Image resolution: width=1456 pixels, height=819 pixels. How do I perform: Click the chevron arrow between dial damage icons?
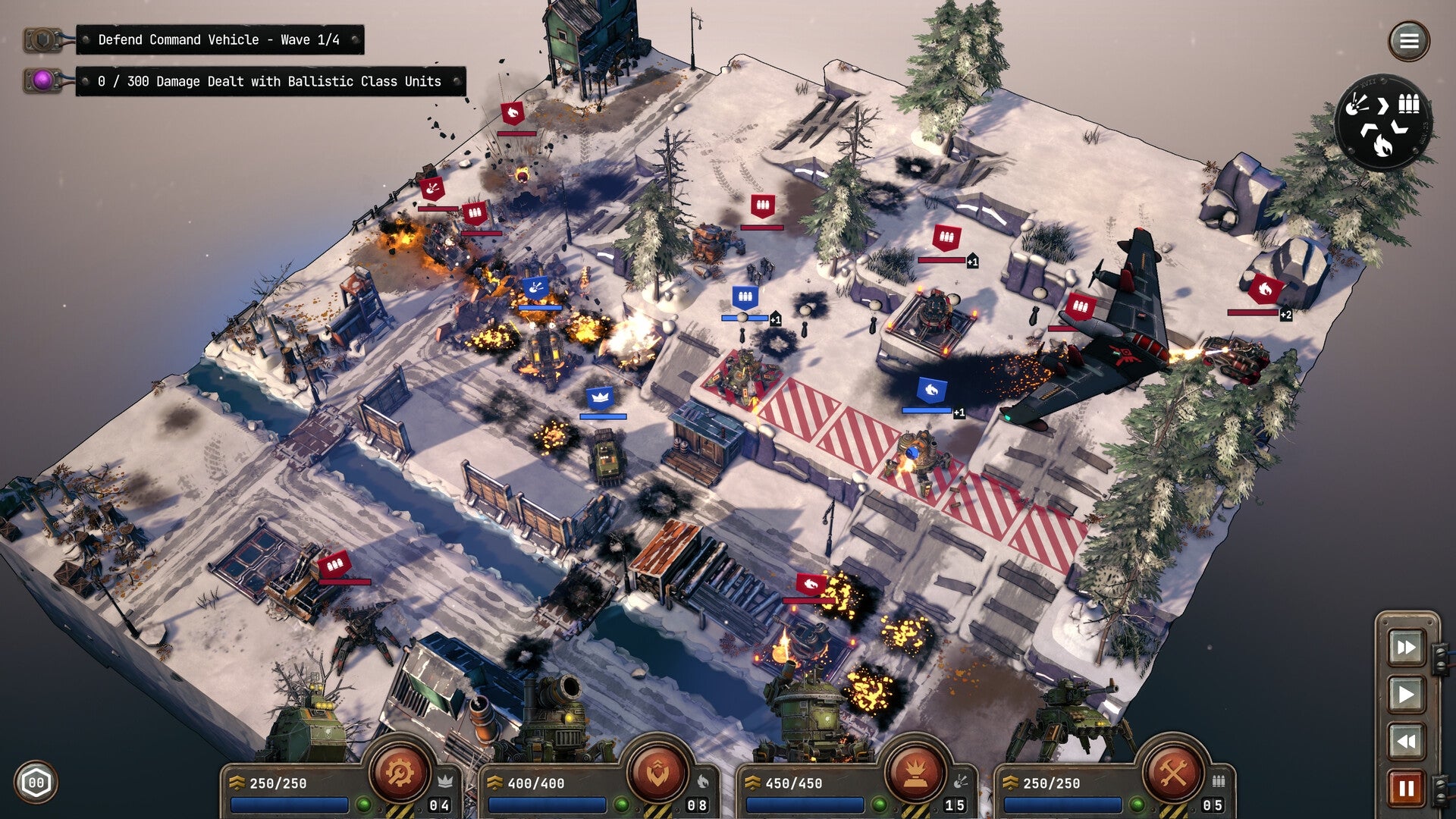pyautogui.click(x=1383, y=105)
